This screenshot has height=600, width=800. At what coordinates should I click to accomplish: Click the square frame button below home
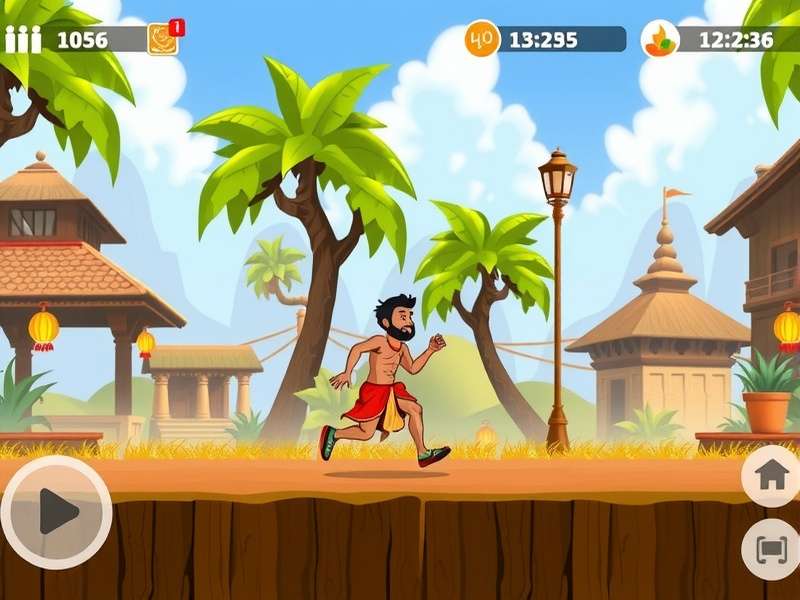tap(771, 549)
